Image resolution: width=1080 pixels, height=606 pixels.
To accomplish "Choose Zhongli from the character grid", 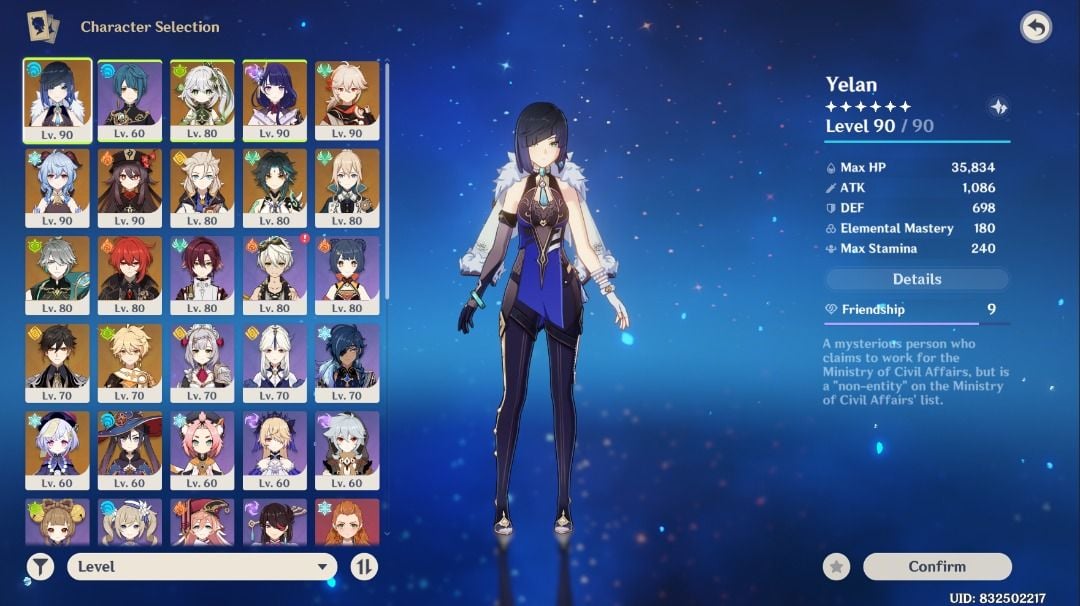I will point(58,362).
